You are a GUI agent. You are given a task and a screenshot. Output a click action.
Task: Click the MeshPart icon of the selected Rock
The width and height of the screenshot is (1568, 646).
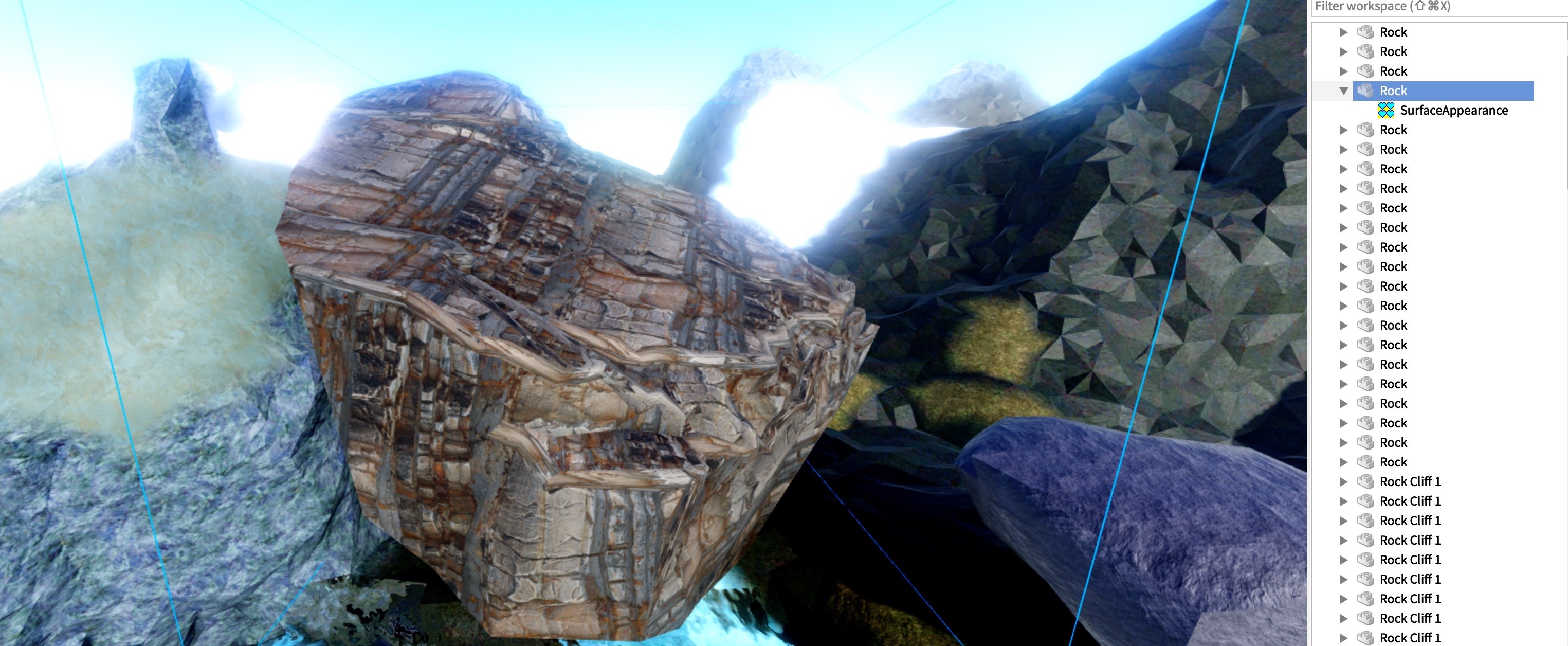tap(1367, 90)
